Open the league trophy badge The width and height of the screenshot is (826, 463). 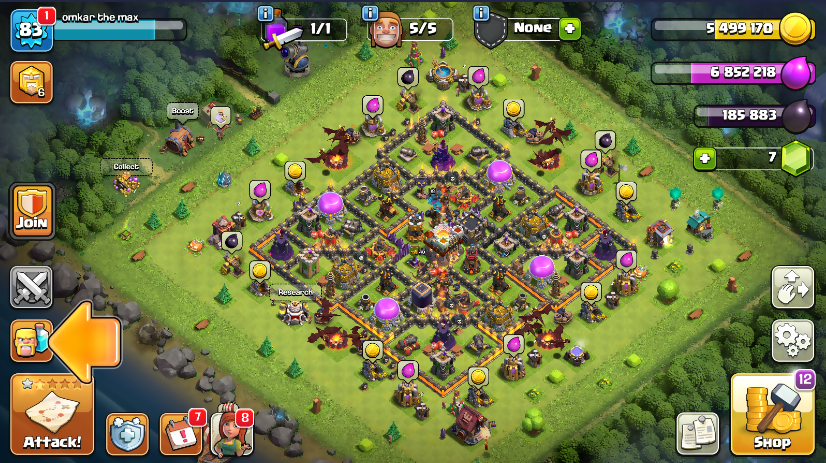pos(30,82)
